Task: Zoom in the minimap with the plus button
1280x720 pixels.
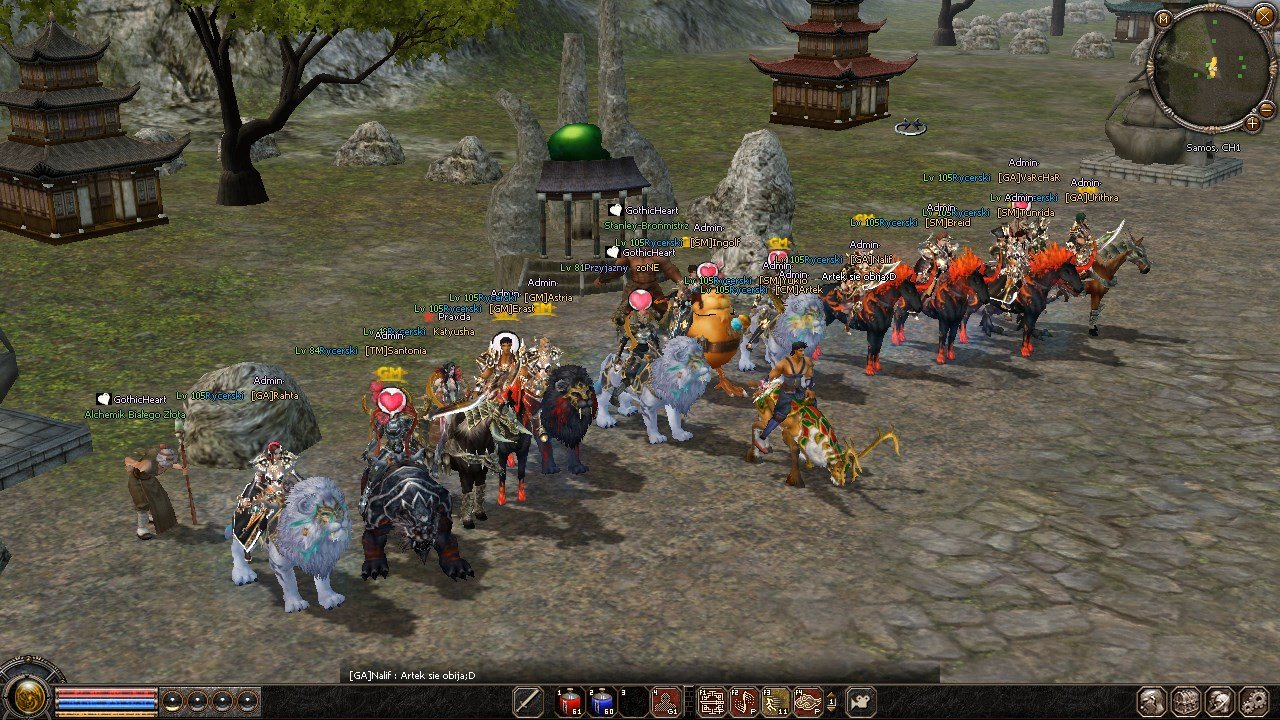Action: [1252, 123]
